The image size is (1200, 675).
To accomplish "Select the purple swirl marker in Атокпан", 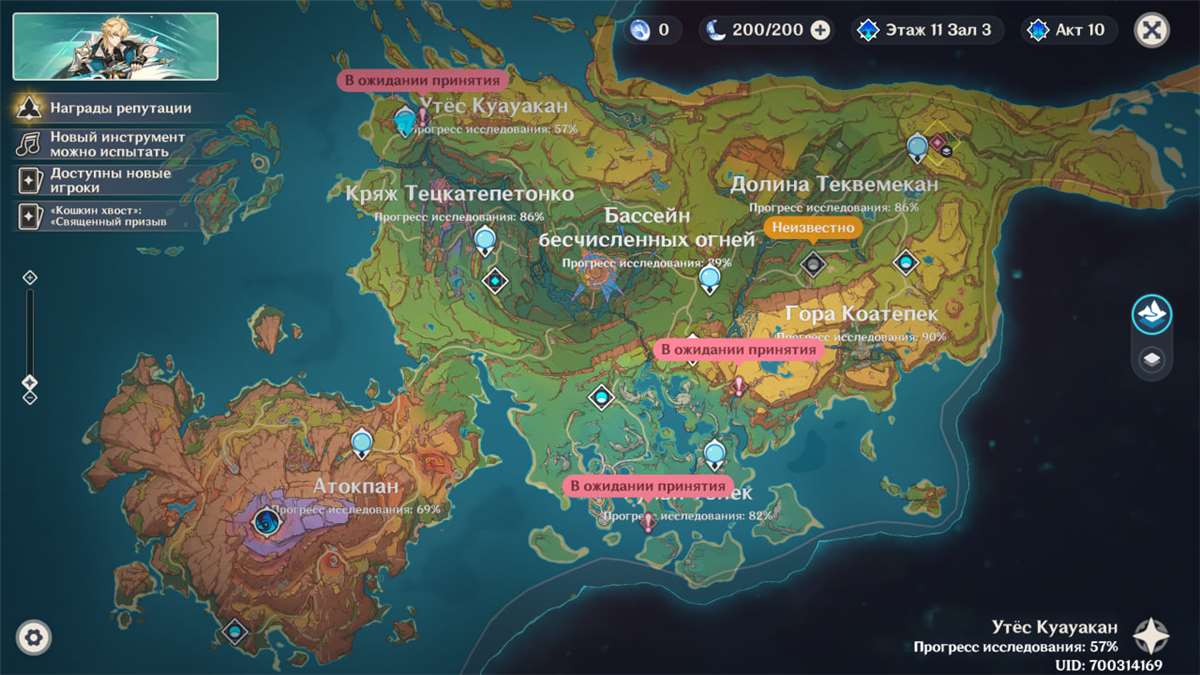I will pos(266,521).
